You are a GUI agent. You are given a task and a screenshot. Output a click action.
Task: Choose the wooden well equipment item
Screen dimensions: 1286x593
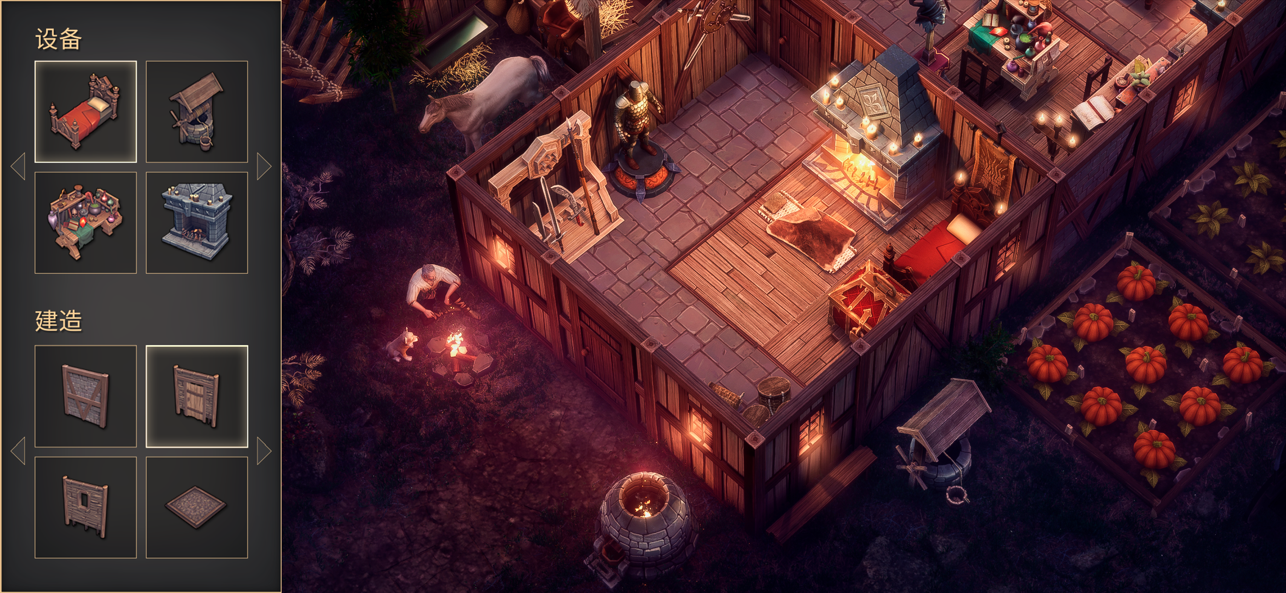coord(197,112)
